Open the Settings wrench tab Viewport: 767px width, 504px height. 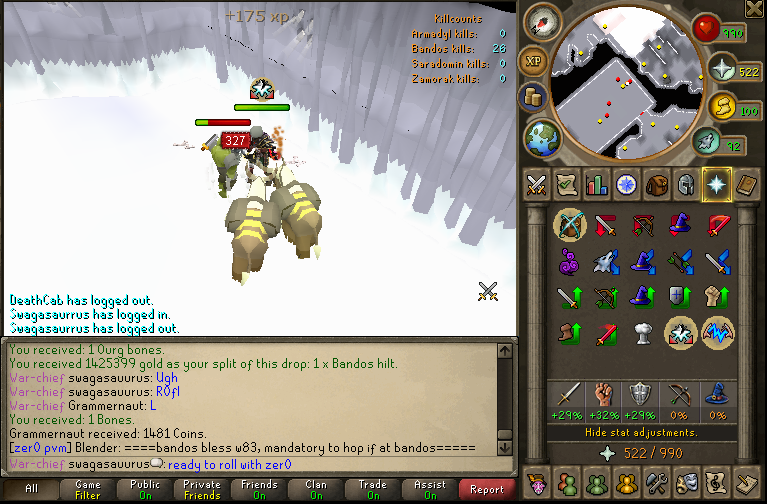[x=656, y=483]
